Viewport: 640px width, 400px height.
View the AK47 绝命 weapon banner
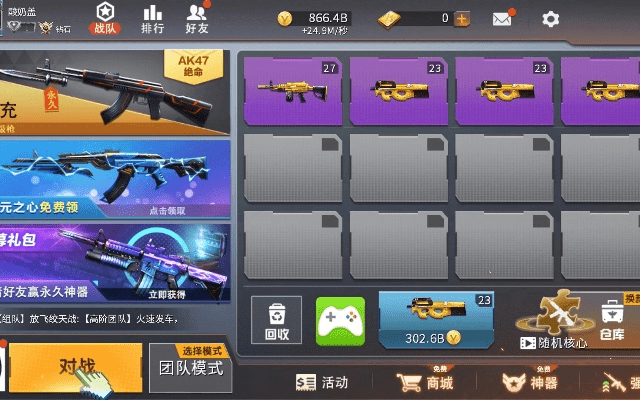(x=116, y=92)
